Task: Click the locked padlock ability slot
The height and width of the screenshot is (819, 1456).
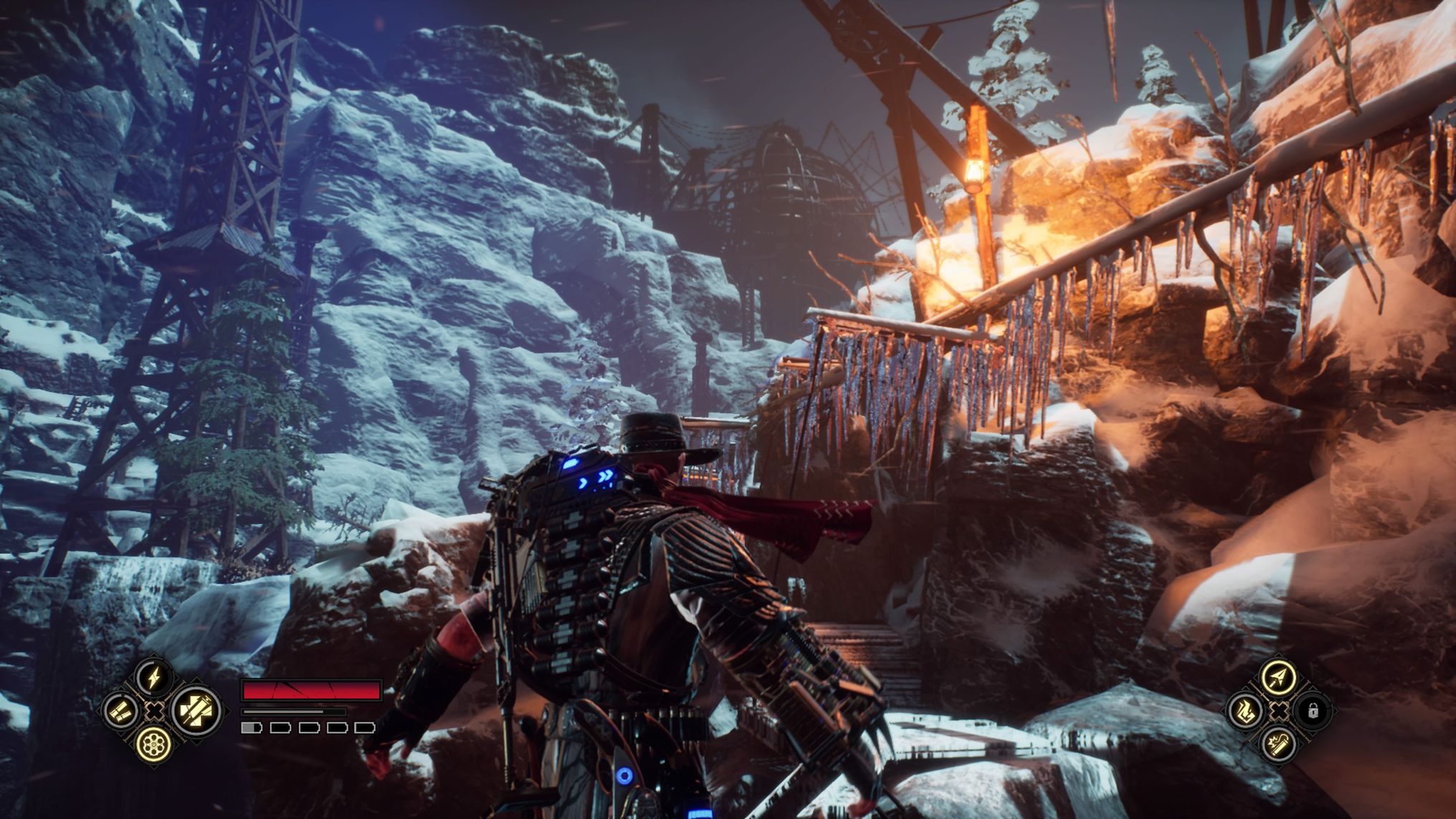Action: [1313, 711]
